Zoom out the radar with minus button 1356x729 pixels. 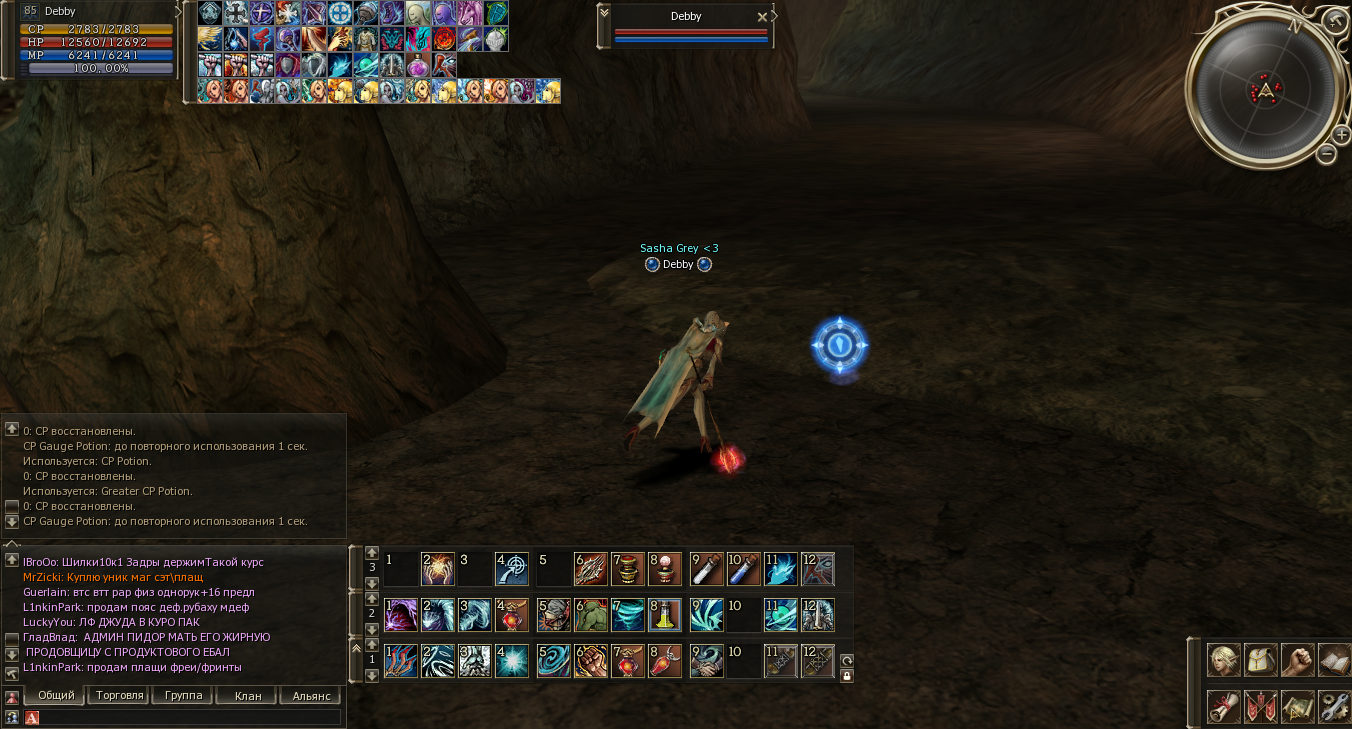(x=1326, y=154)
